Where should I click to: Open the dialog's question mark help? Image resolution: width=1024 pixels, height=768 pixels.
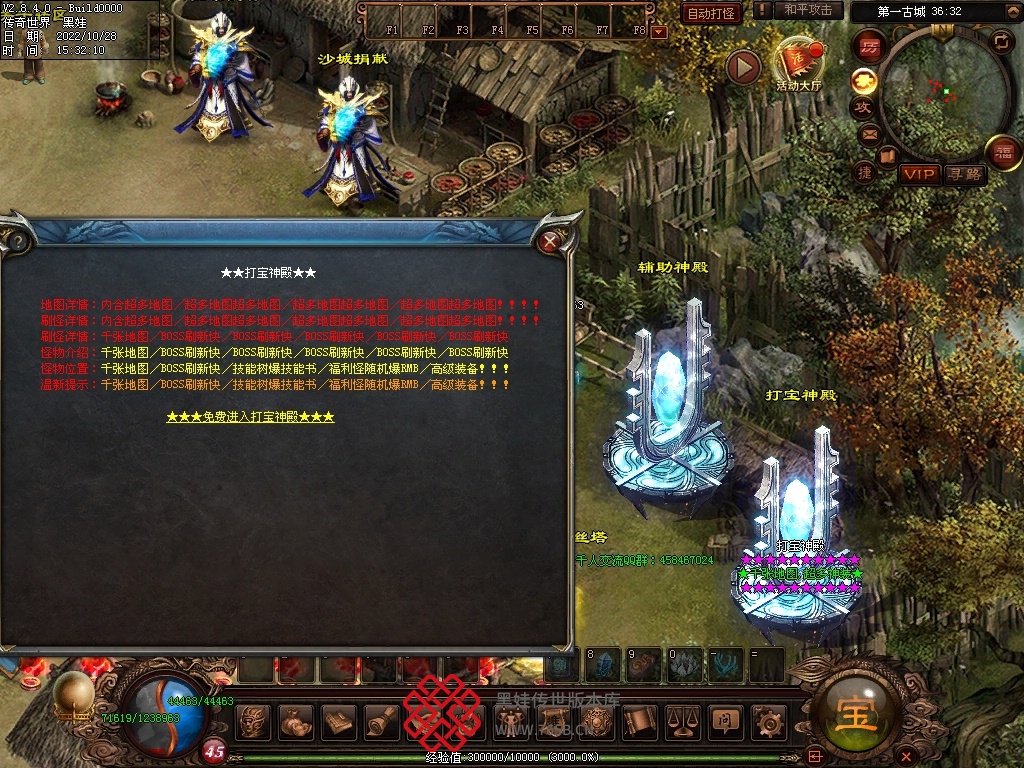coord(16,241)
